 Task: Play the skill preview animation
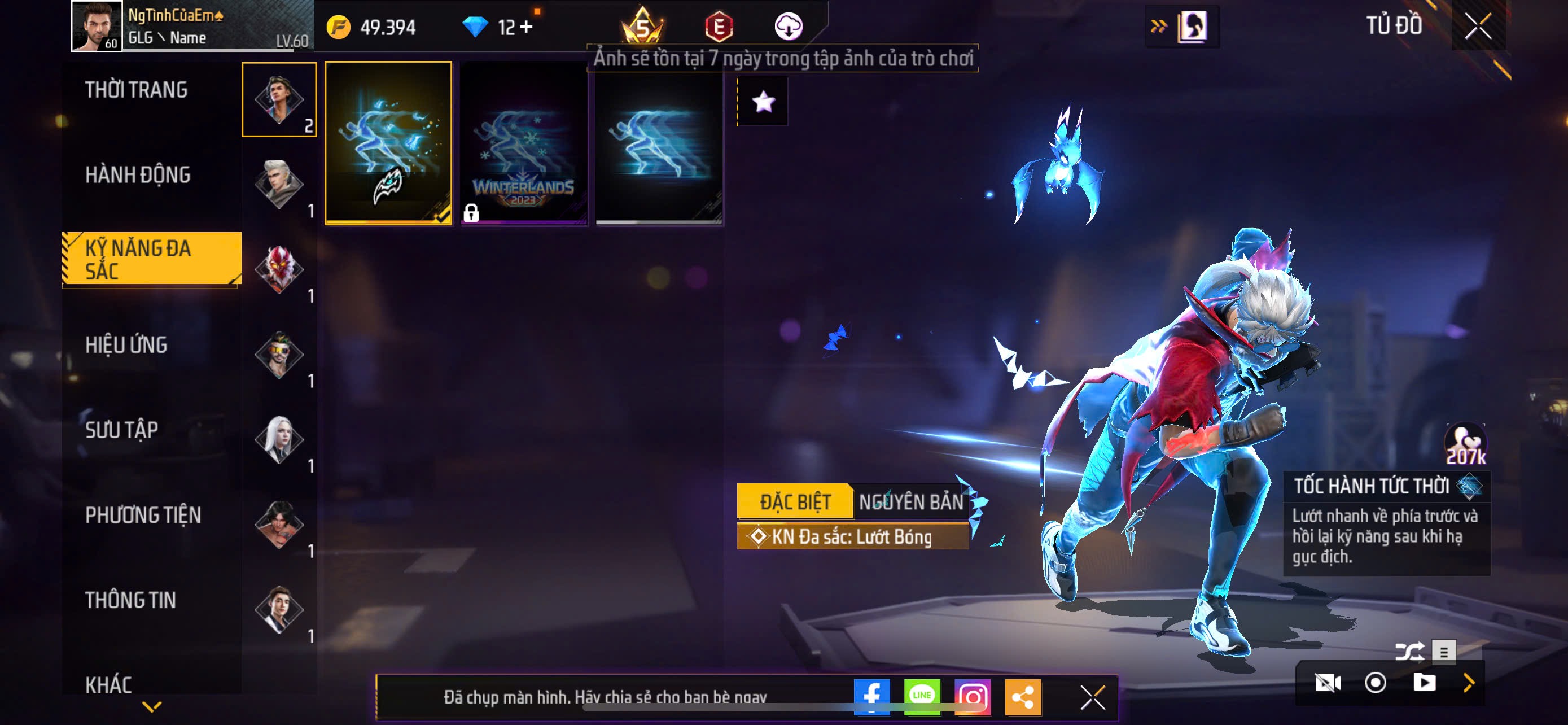click(1424, 683)
